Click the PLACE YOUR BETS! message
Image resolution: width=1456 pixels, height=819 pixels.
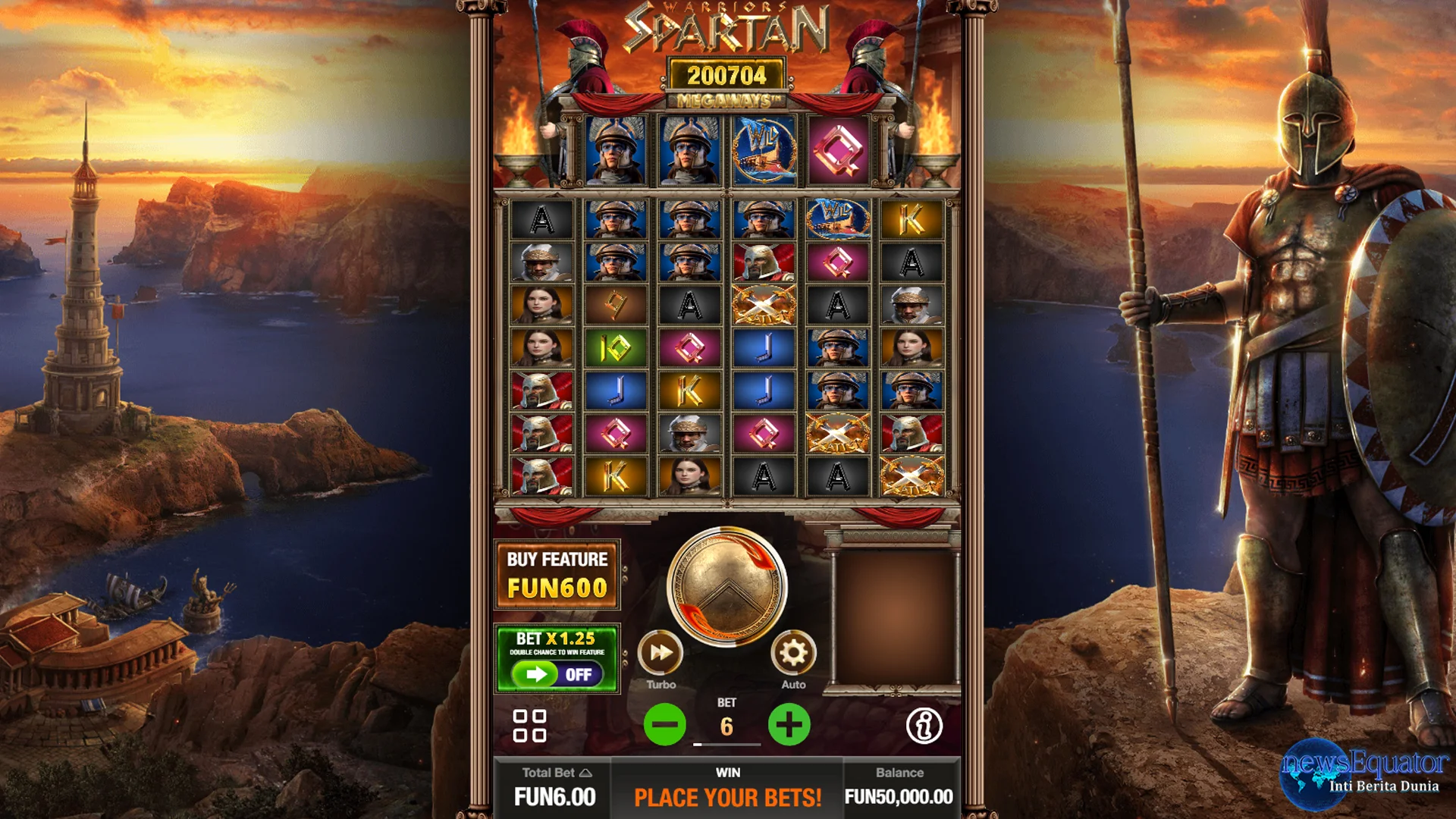(x=727, y=797)
